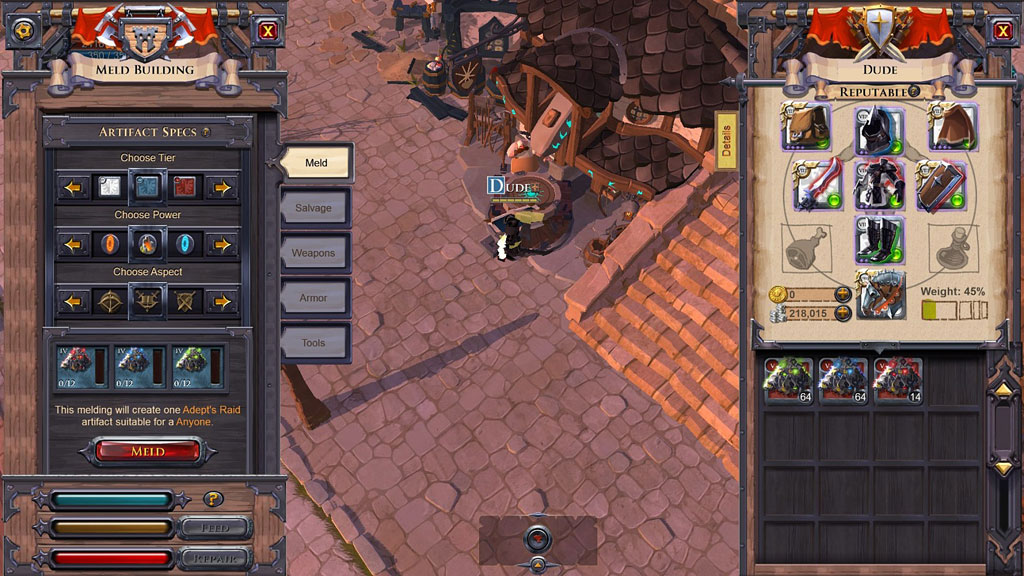Image resolution: width=1024 pixels, height=576 pixels.
Task: Select the inventory item stack of 14
Action: (x=897, y=381)
